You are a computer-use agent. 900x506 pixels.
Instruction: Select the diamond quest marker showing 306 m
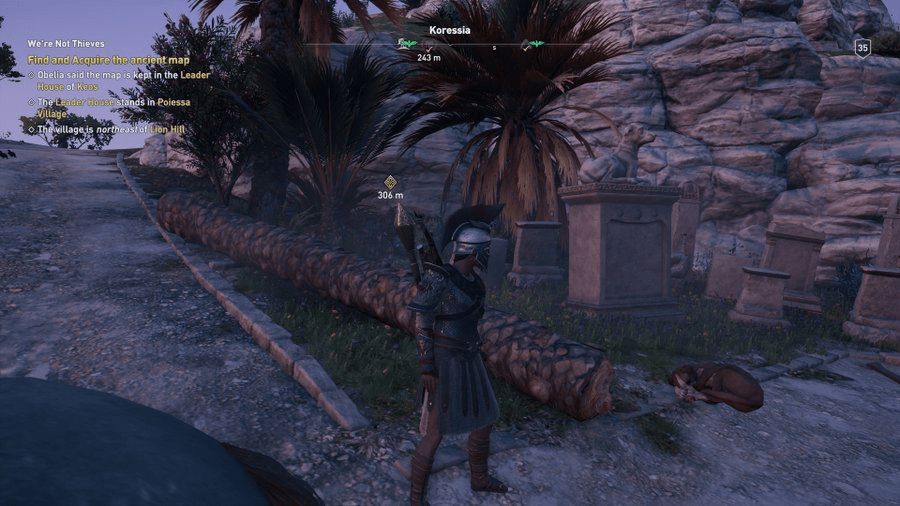(390, 182)
